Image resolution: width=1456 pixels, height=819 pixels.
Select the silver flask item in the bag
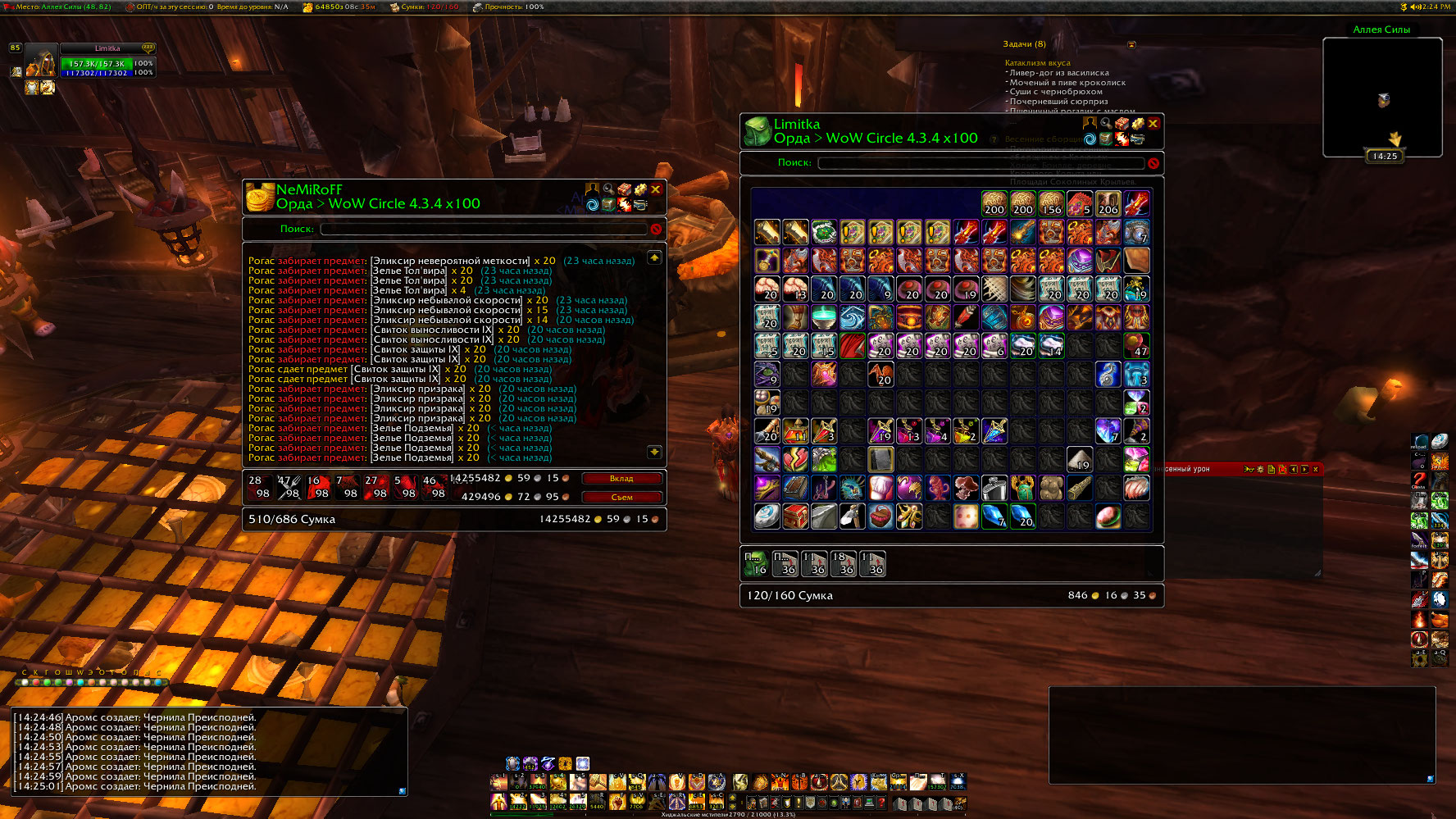994,488
